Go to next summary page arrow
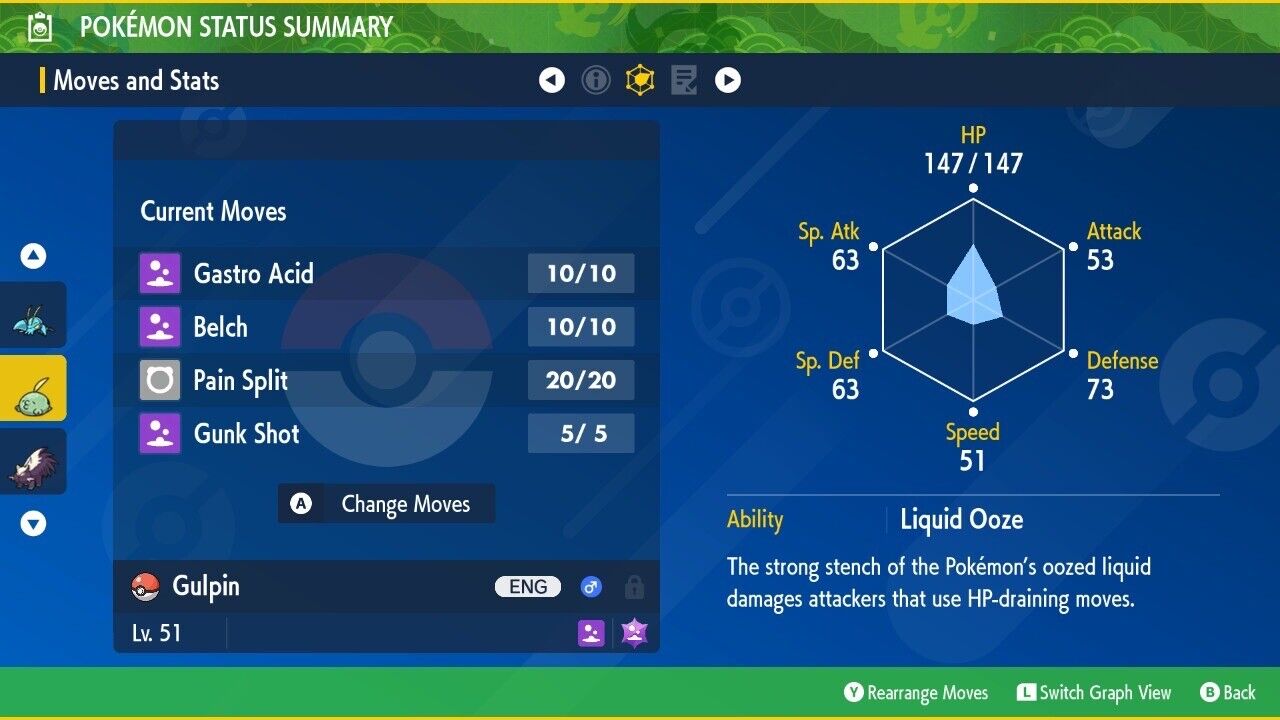Screen dimensions: 1280x720 click(x=728, y=80)
